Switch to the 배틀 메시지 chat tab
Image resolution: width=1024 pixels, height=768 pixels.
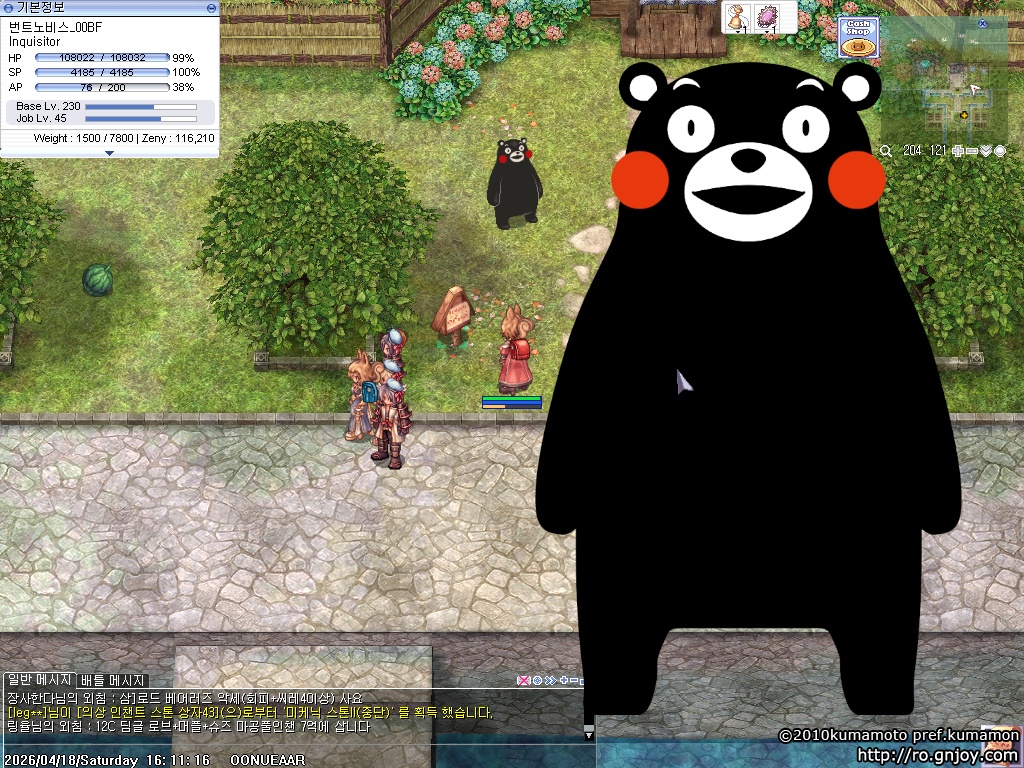click(113, 681)
